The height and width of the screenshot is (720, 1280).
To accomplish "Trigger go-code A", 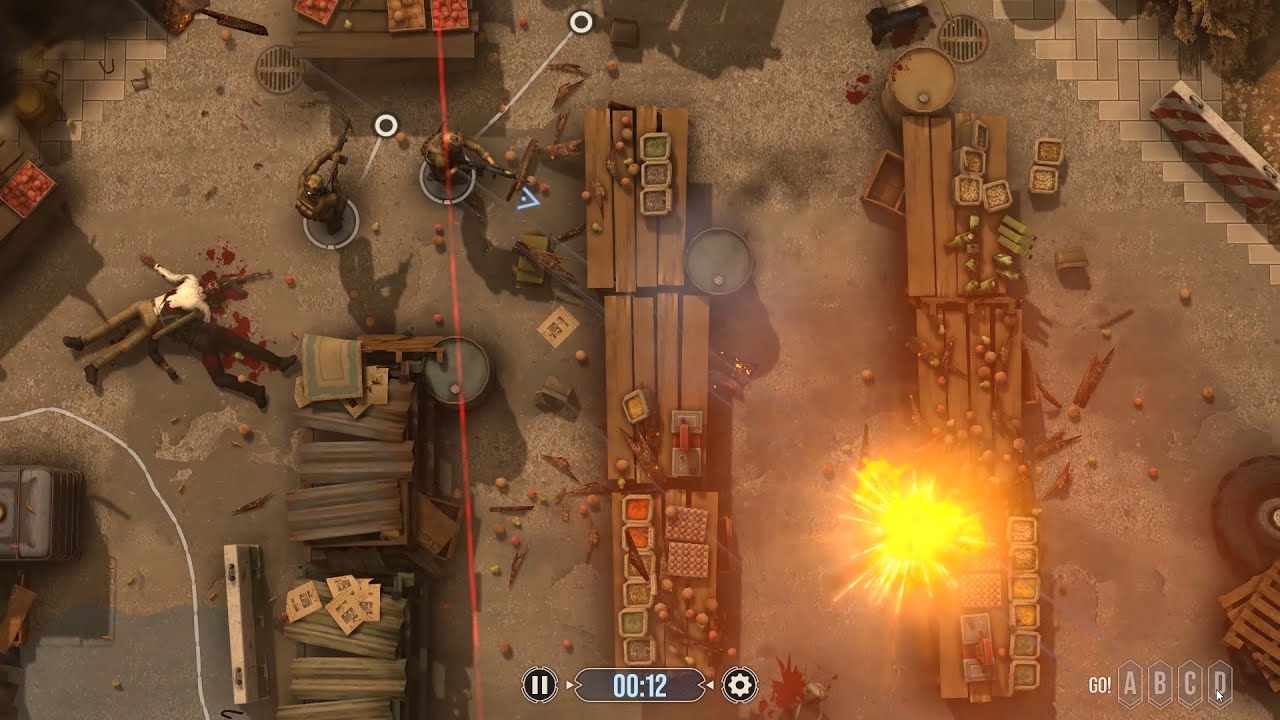I will click(1130, 685).
